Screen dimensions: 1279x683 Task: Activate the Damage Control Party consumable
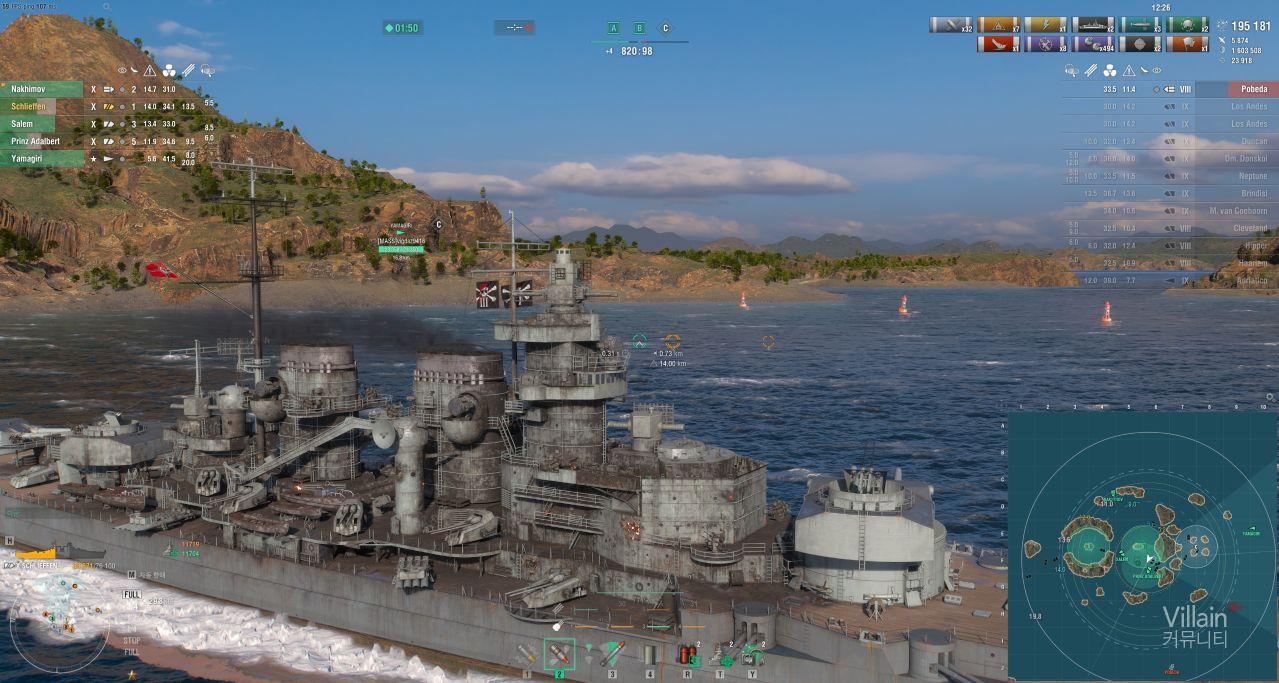[x=687, y=655]
